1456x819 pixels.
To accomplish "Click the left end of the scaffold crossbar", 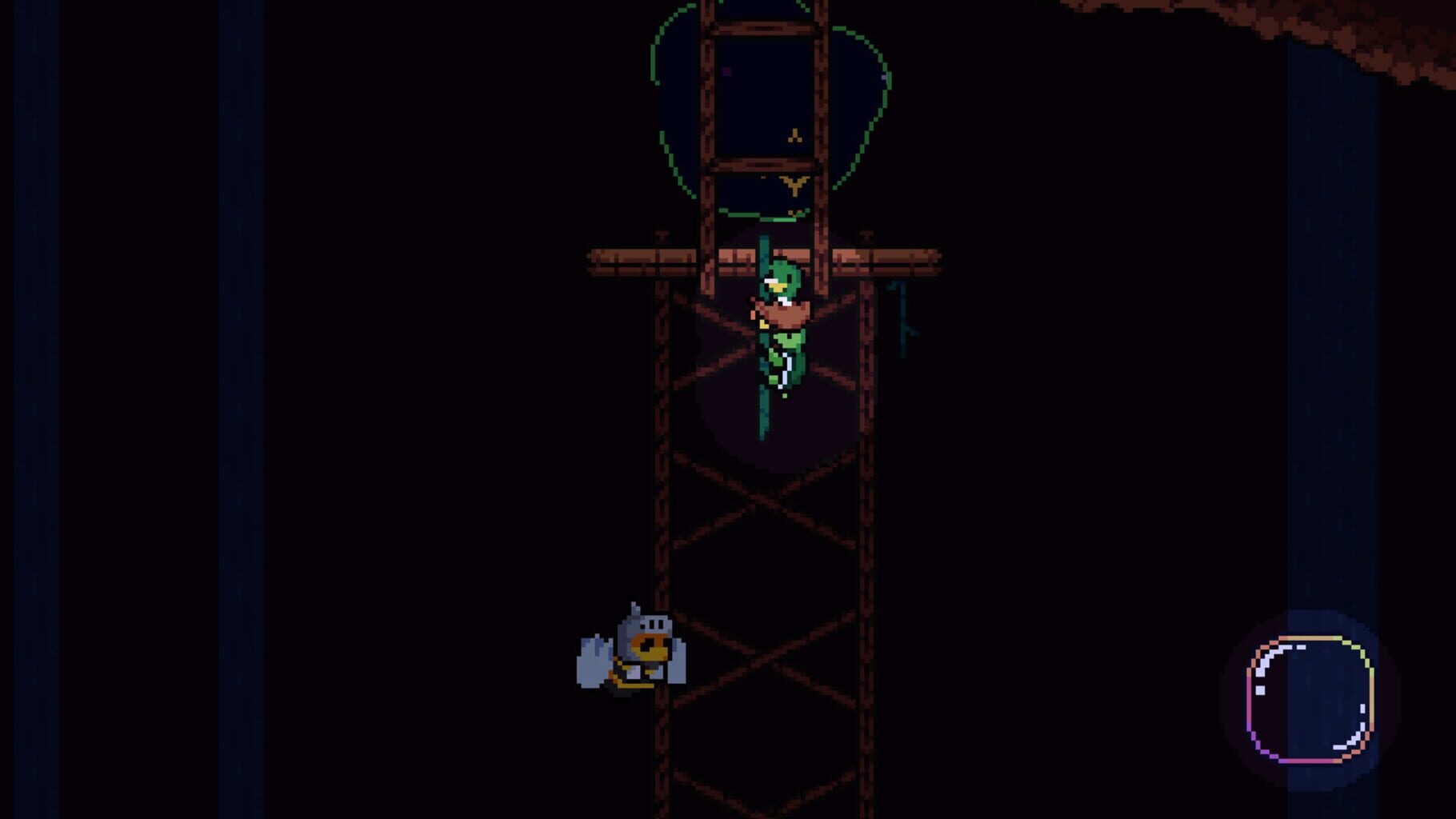I will (x=598, y=254).
